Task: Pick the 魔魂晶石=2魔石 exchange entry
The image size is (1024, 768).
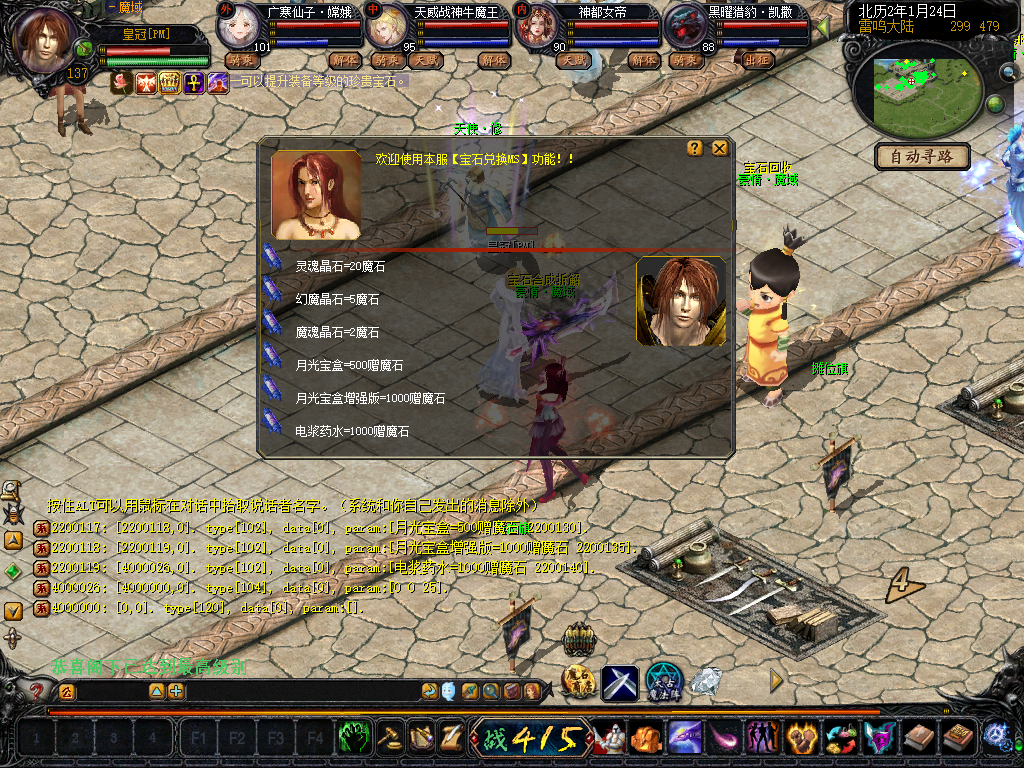Action: tap(337, 332)
